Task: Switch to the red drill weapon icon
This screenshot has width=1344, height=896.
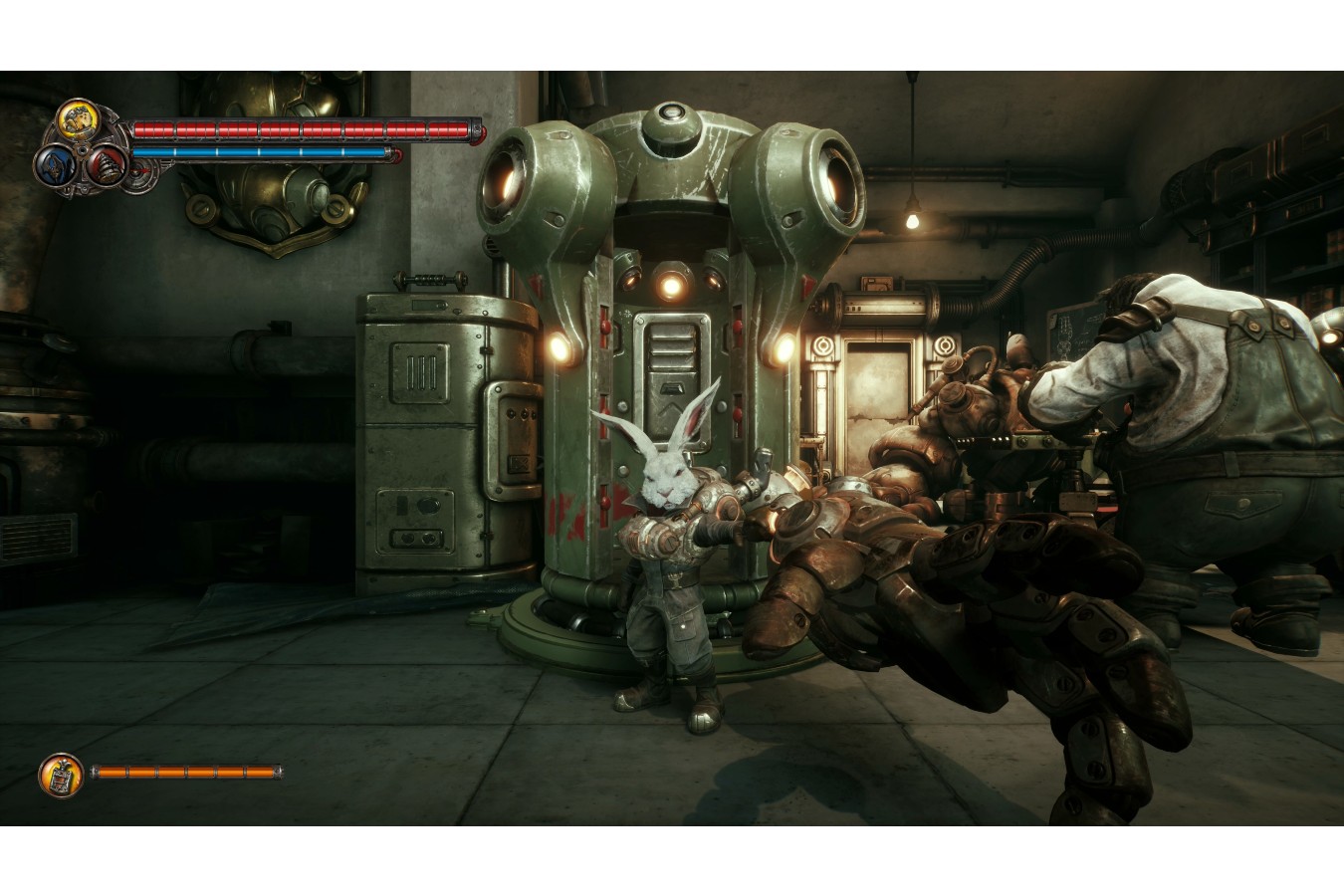Action: pyautogui.click(x=104, y=164)
